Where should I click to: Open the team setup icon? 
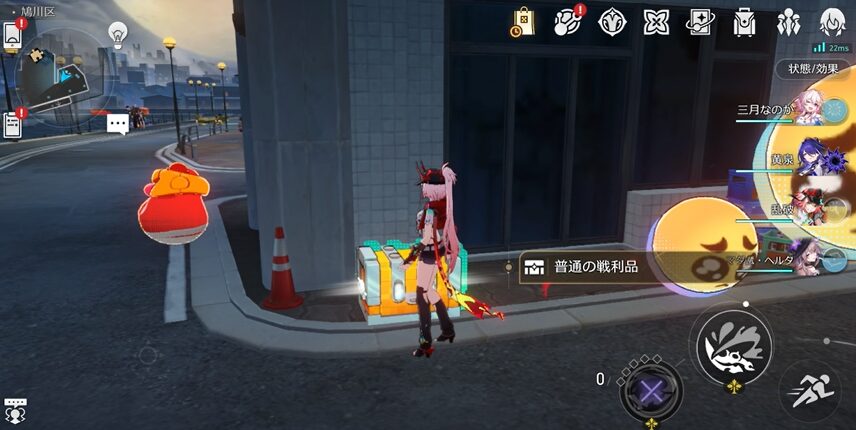point(788,21)
